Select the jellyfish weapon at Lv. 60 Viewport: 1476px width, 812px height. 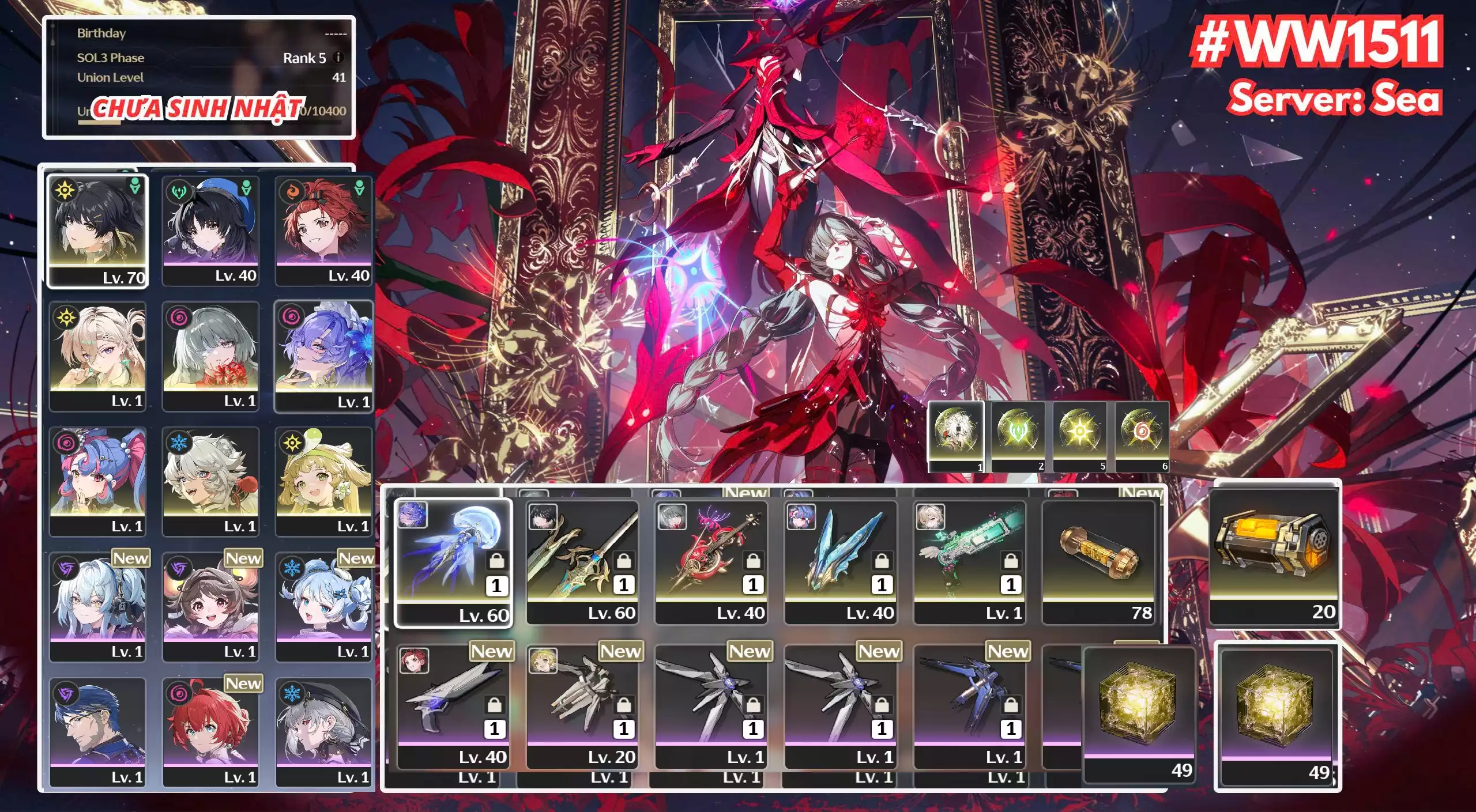pos(453,562)
